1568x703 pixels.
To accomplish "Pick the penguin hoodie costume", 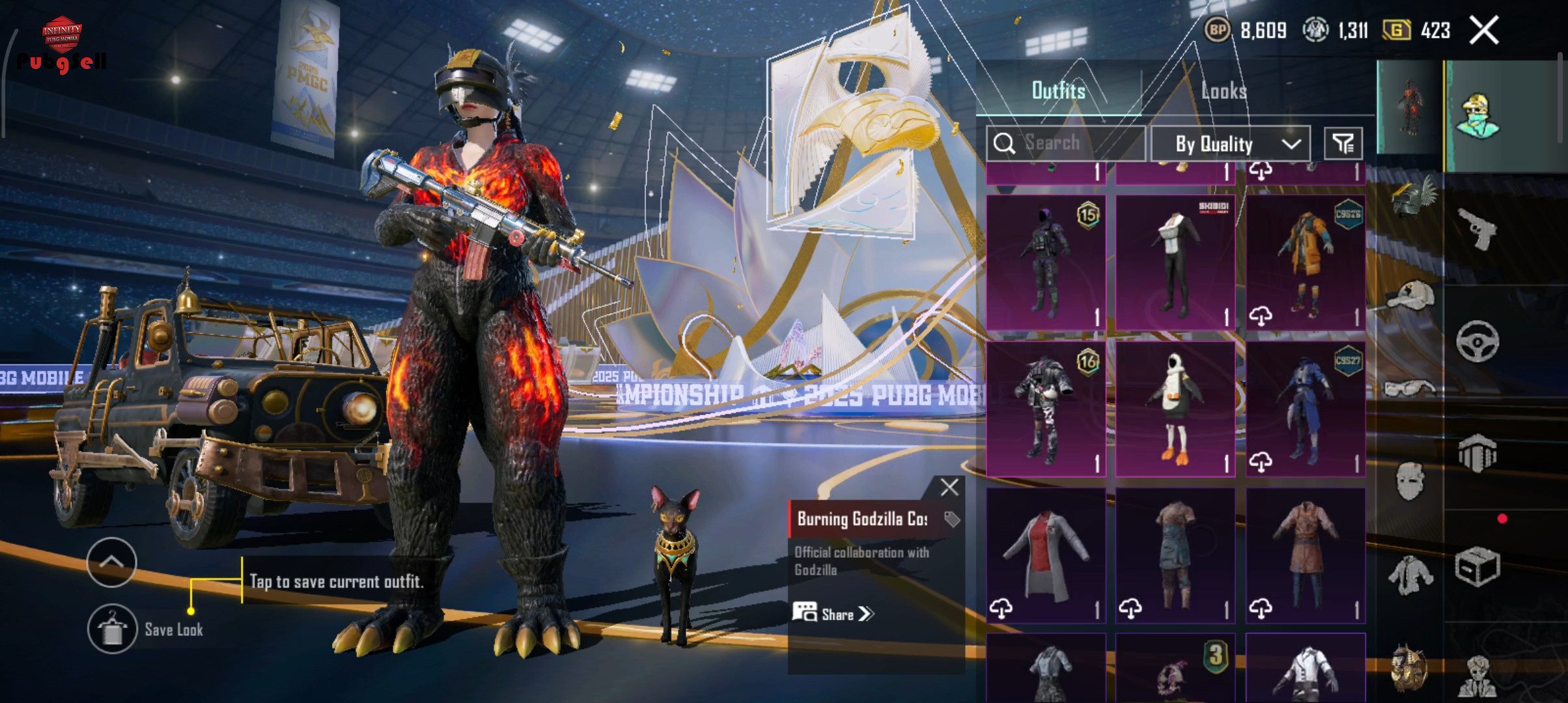I will click(x=1175, y=409).
